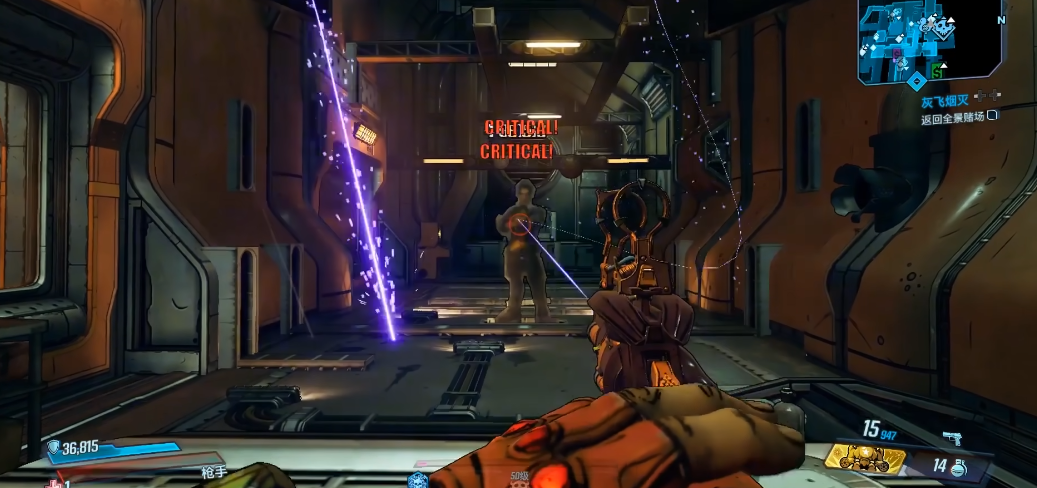The image size is (1037, 488).
Task: Click the 返回全景赌场 objective text
Action: tap(952, 118)
